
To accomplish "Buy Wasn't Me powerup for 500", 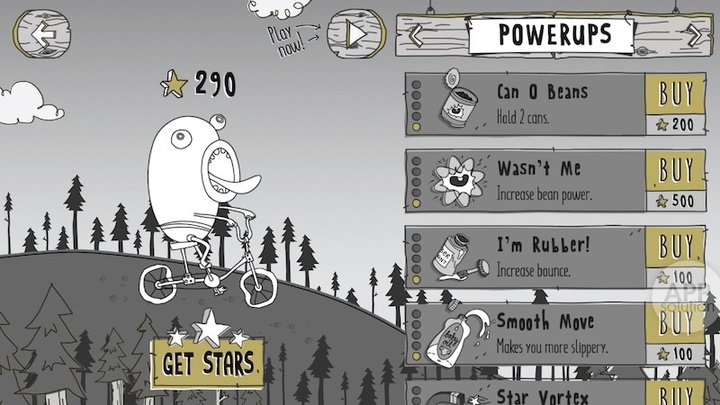I will click(676, 180).
